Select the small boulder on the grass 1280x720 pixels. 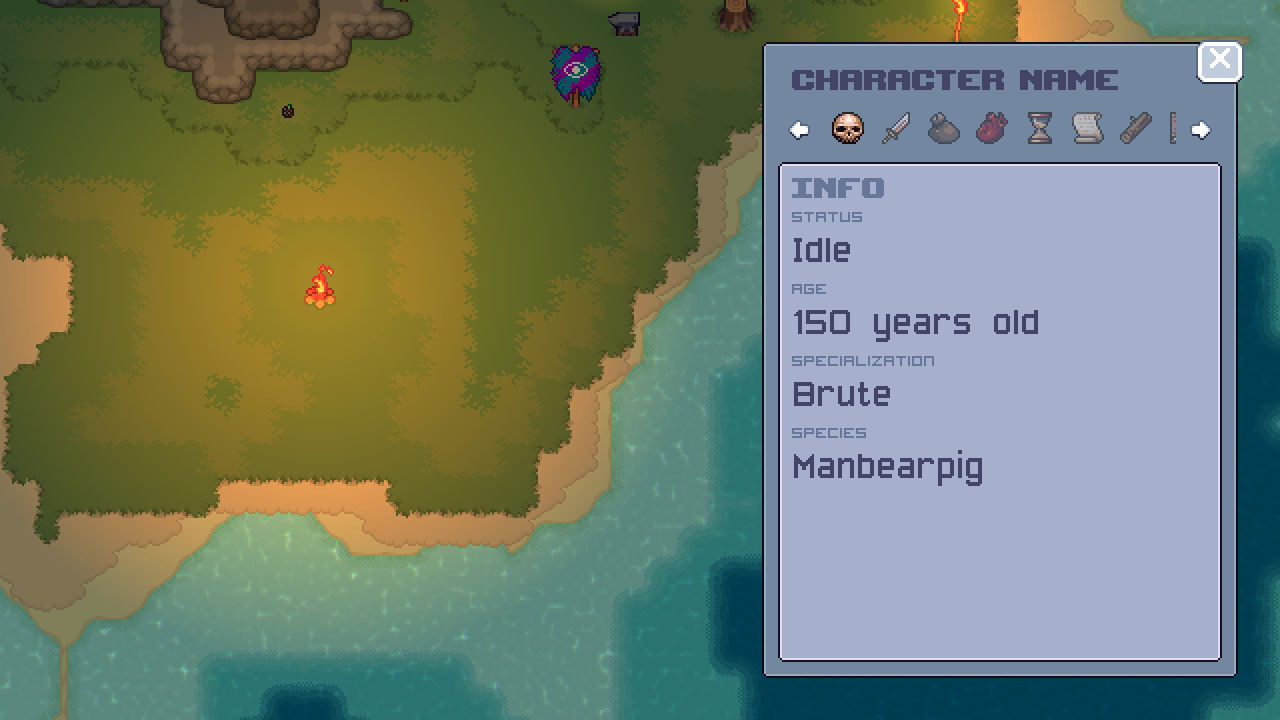click(289, 112)
